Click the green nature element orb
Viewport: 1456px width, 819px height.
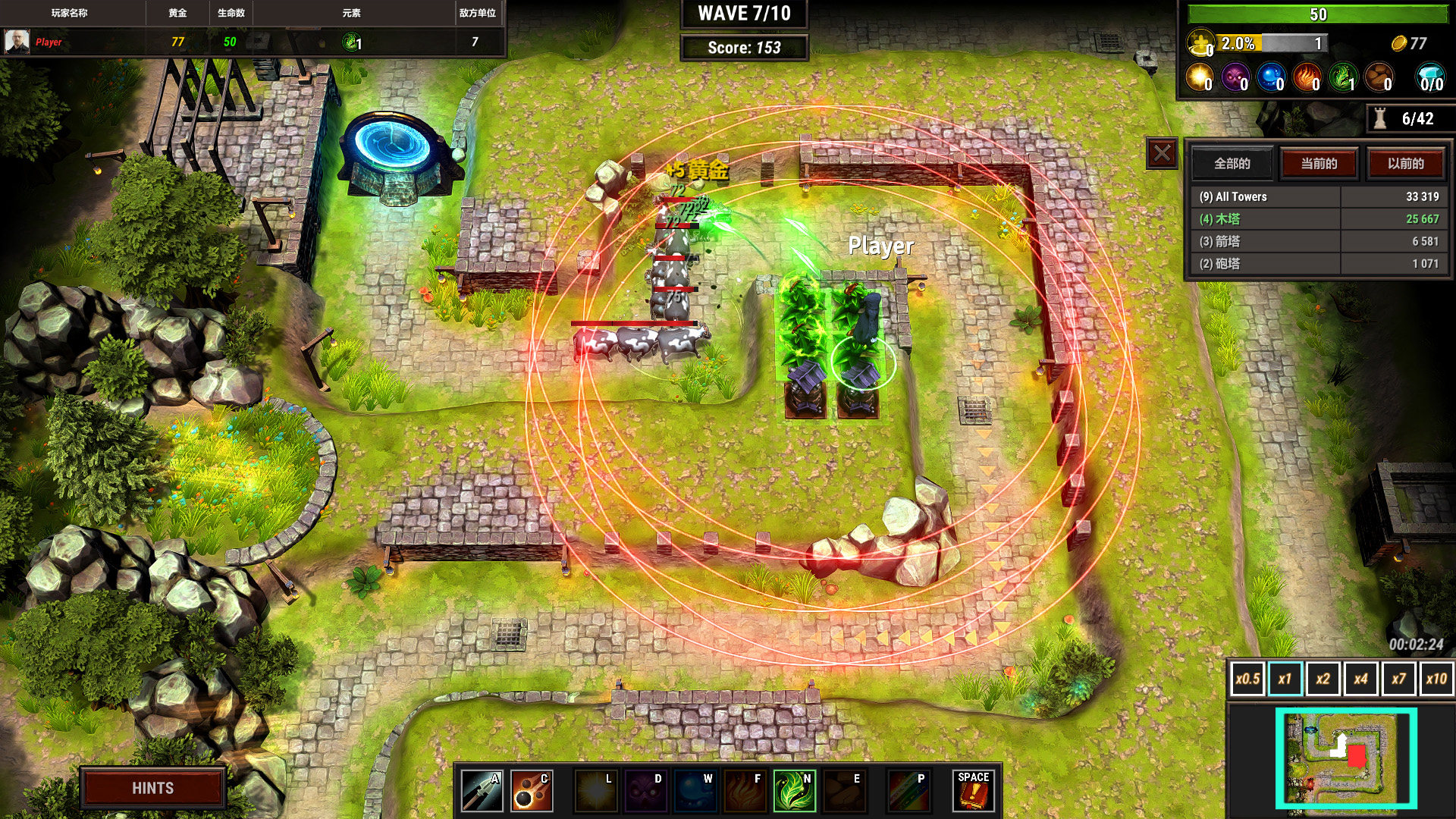(x=1343, y=77)
